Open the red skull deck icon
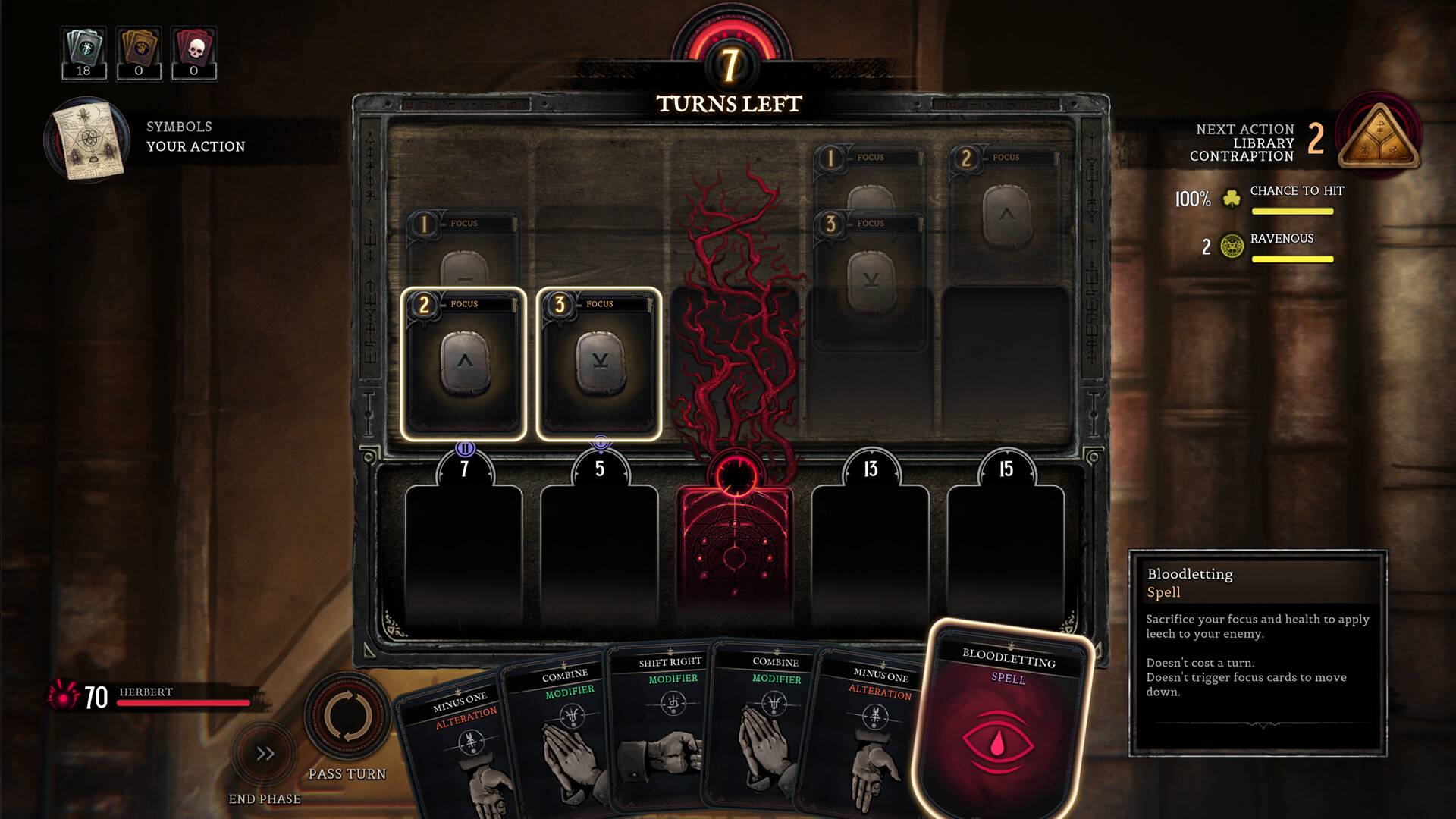Viewport: 1456px width, 819px height. pyautogui.click(x=193, y=45)
